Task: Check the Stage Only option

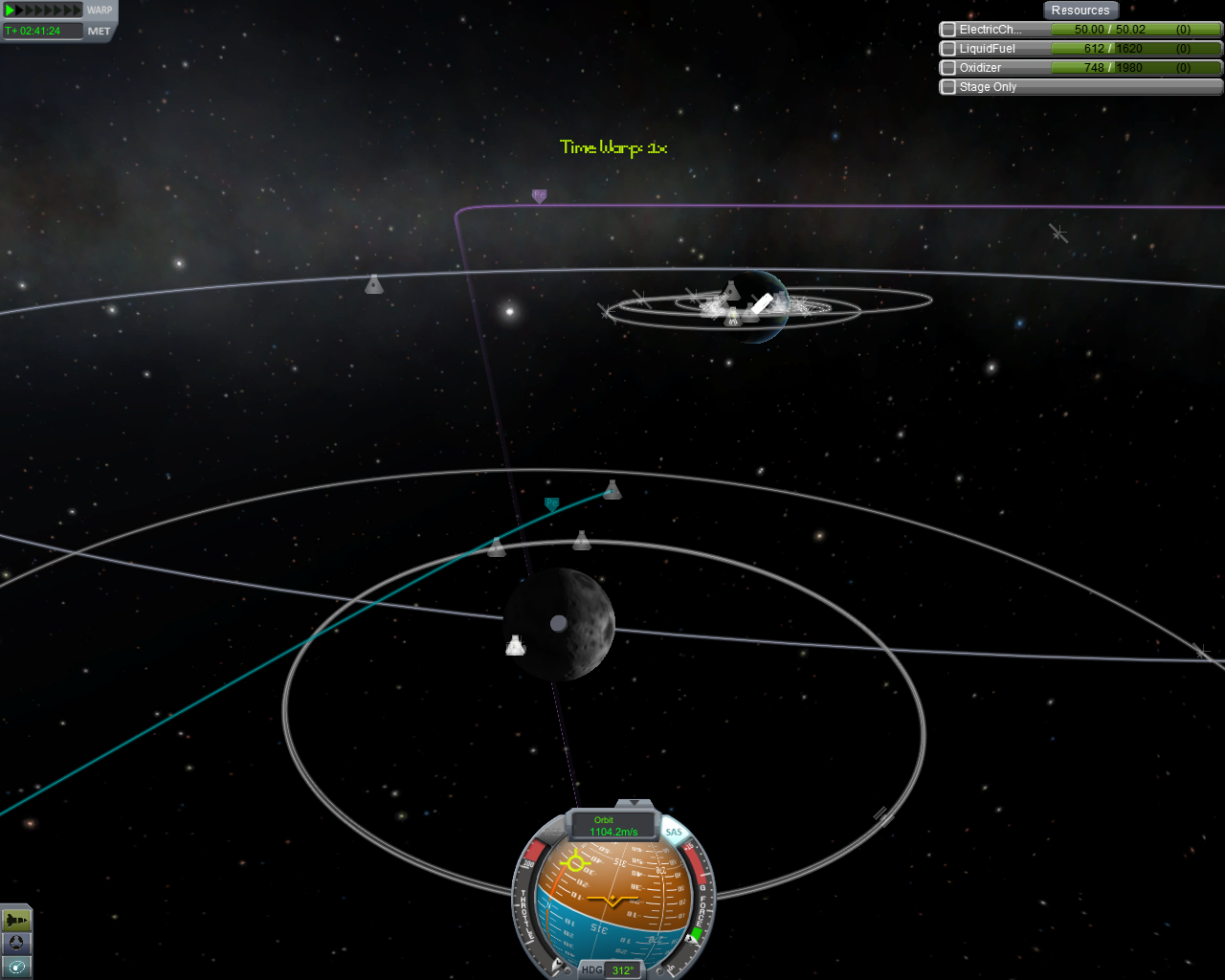Action: (x=948, y=87)
